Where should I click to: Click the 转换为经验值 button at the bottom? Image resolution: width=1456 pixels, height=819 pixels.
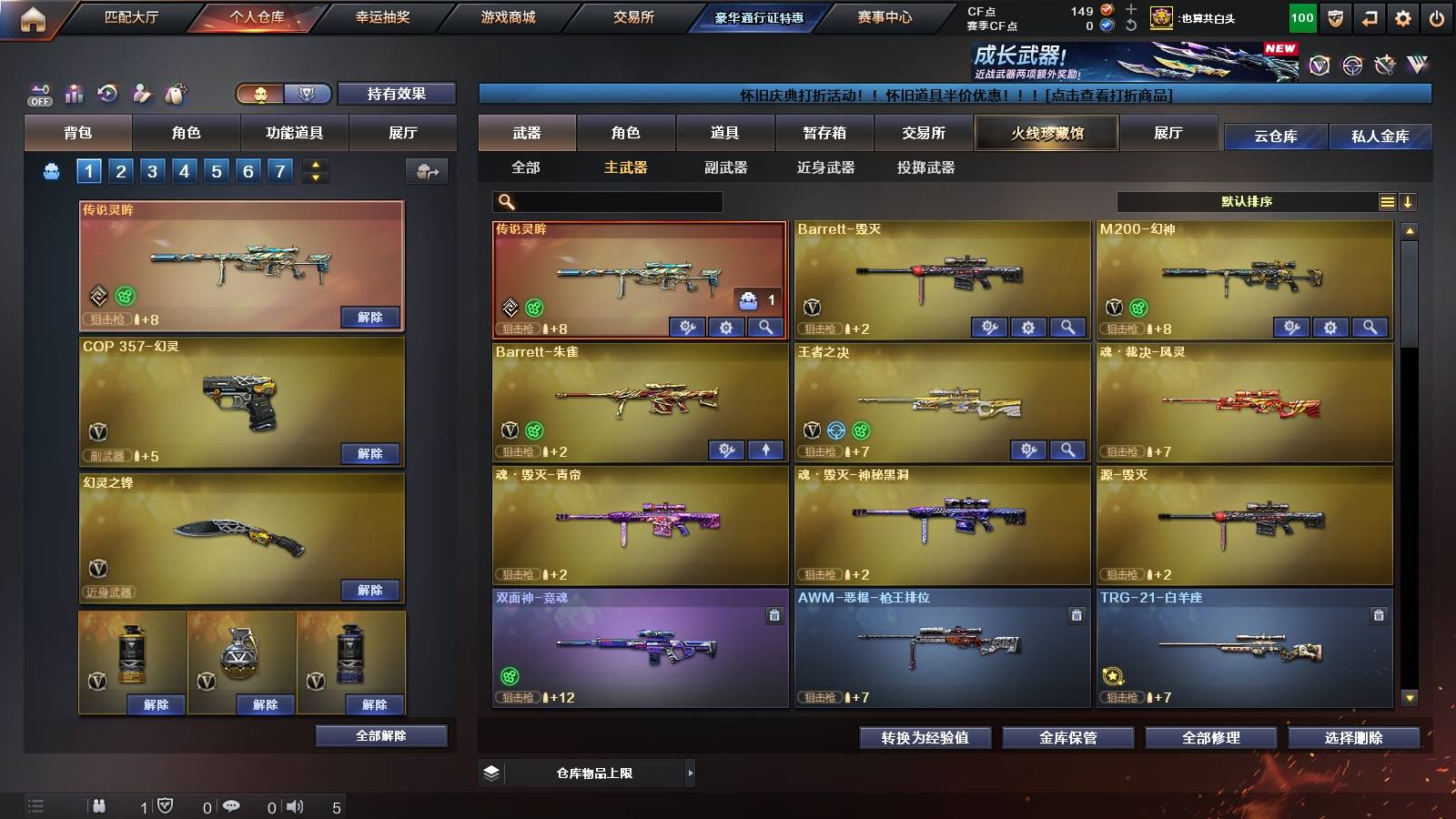925,738
